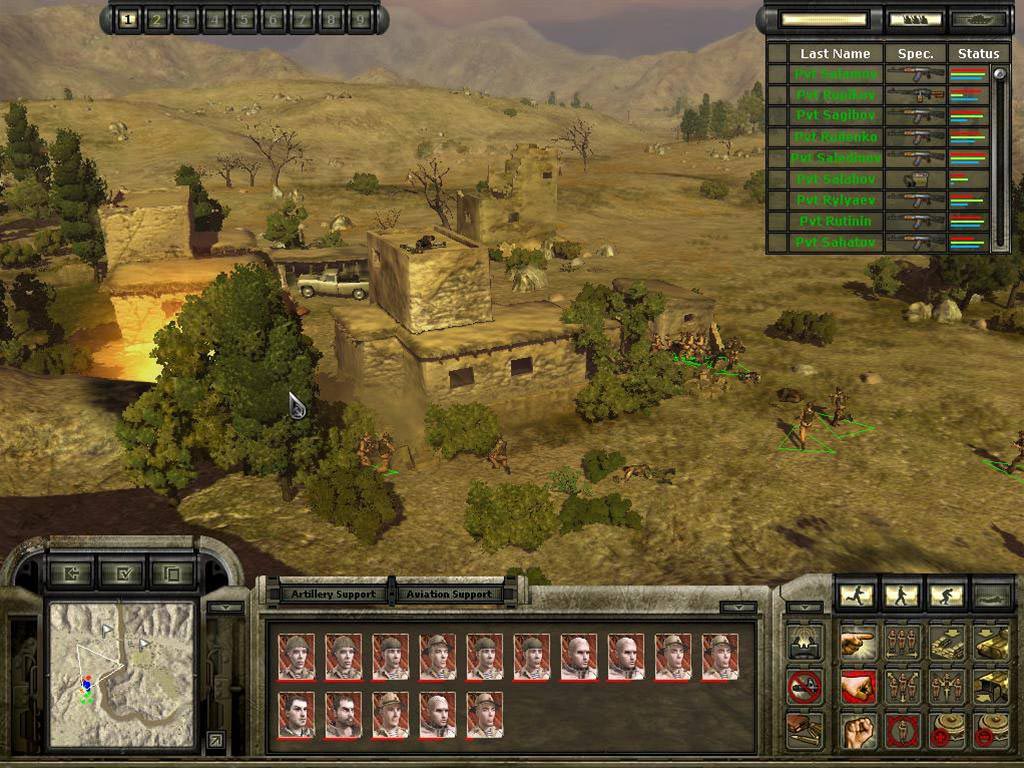The image size is (1024, 768).
Task: Activate the raised fist command
Action: (x=858, y=731)
